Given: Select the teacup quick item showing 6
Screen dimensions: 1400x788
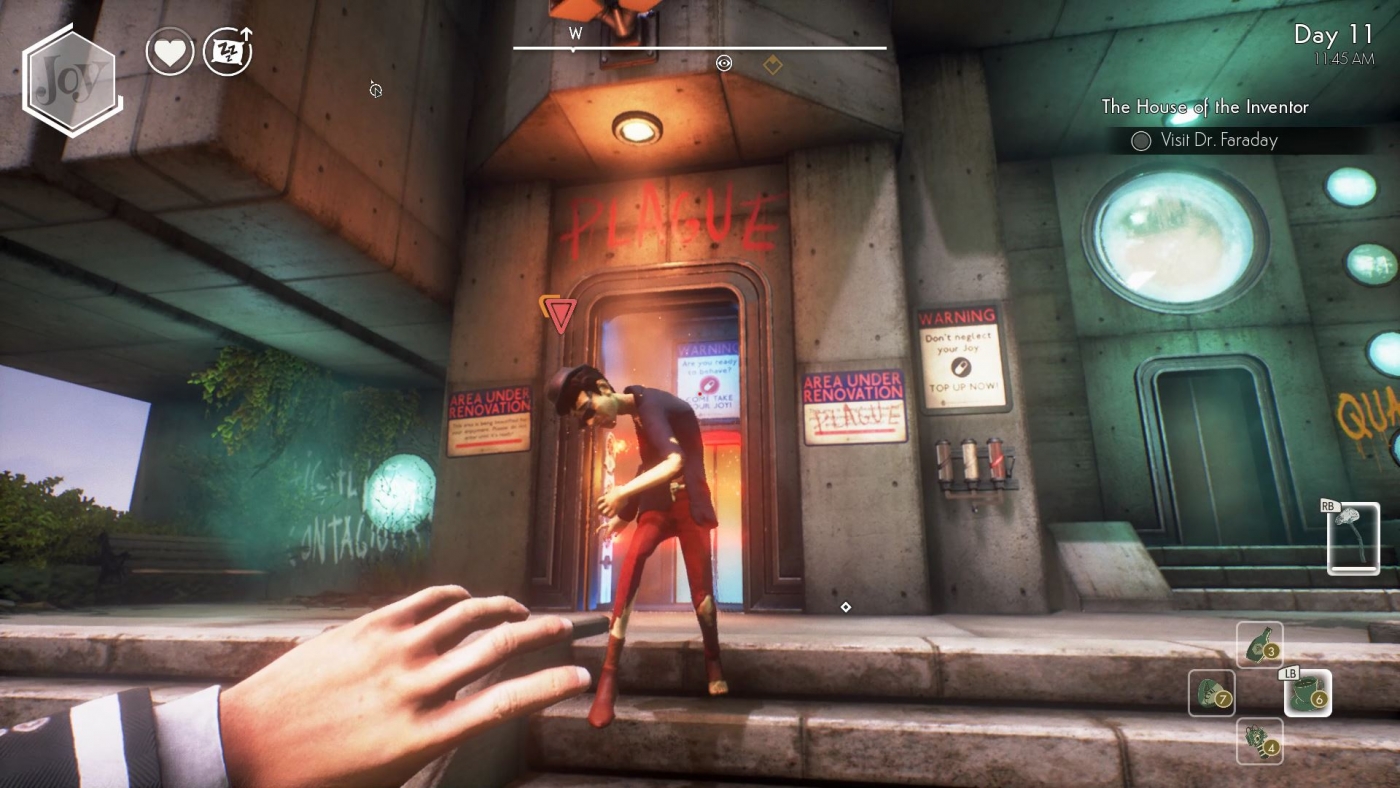Looking at the screenshot, I should pyautogui.click(x=1307, y=693).
